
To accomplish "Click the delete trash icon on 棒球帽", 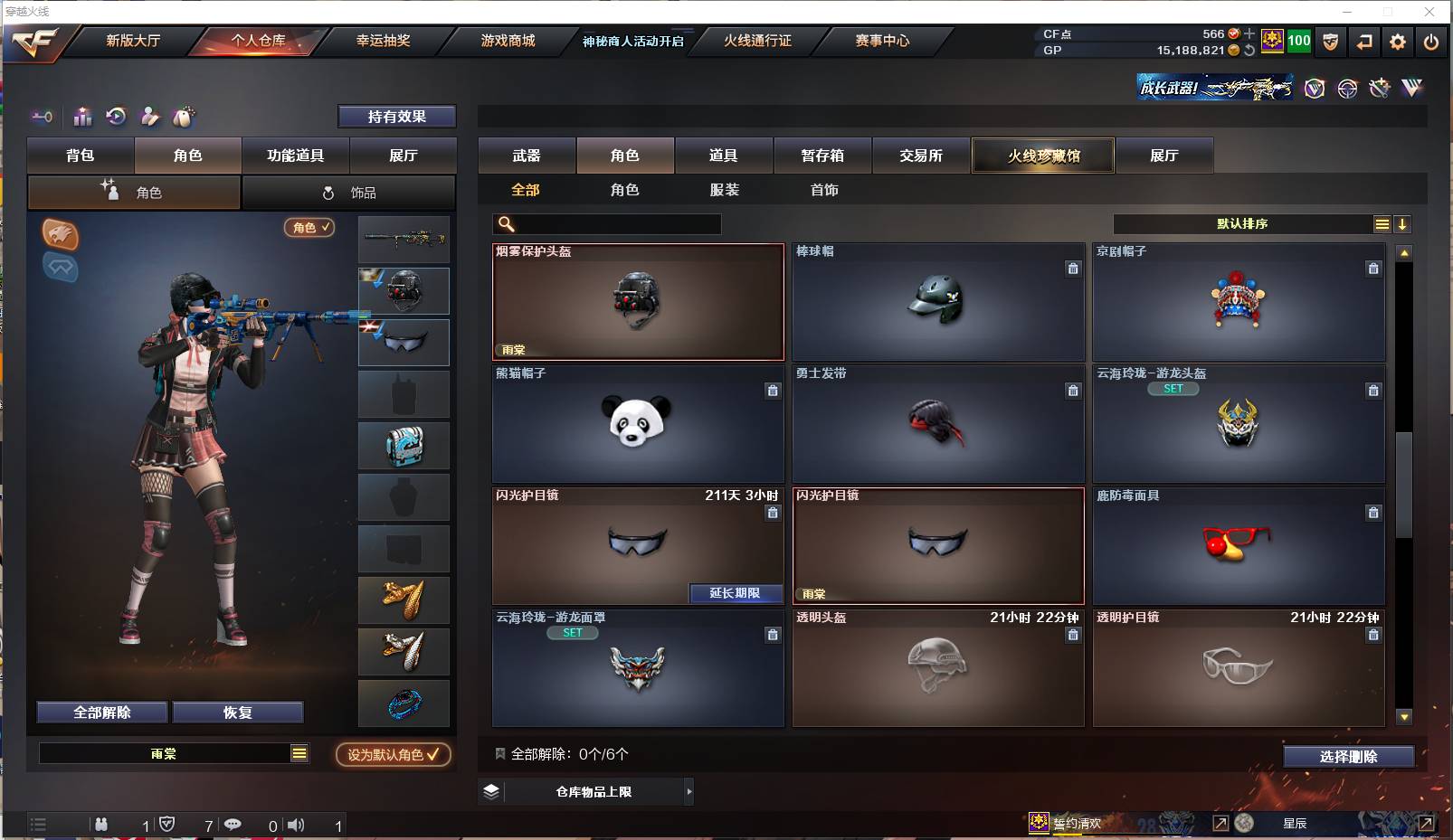I will (x=1073, y=269).
